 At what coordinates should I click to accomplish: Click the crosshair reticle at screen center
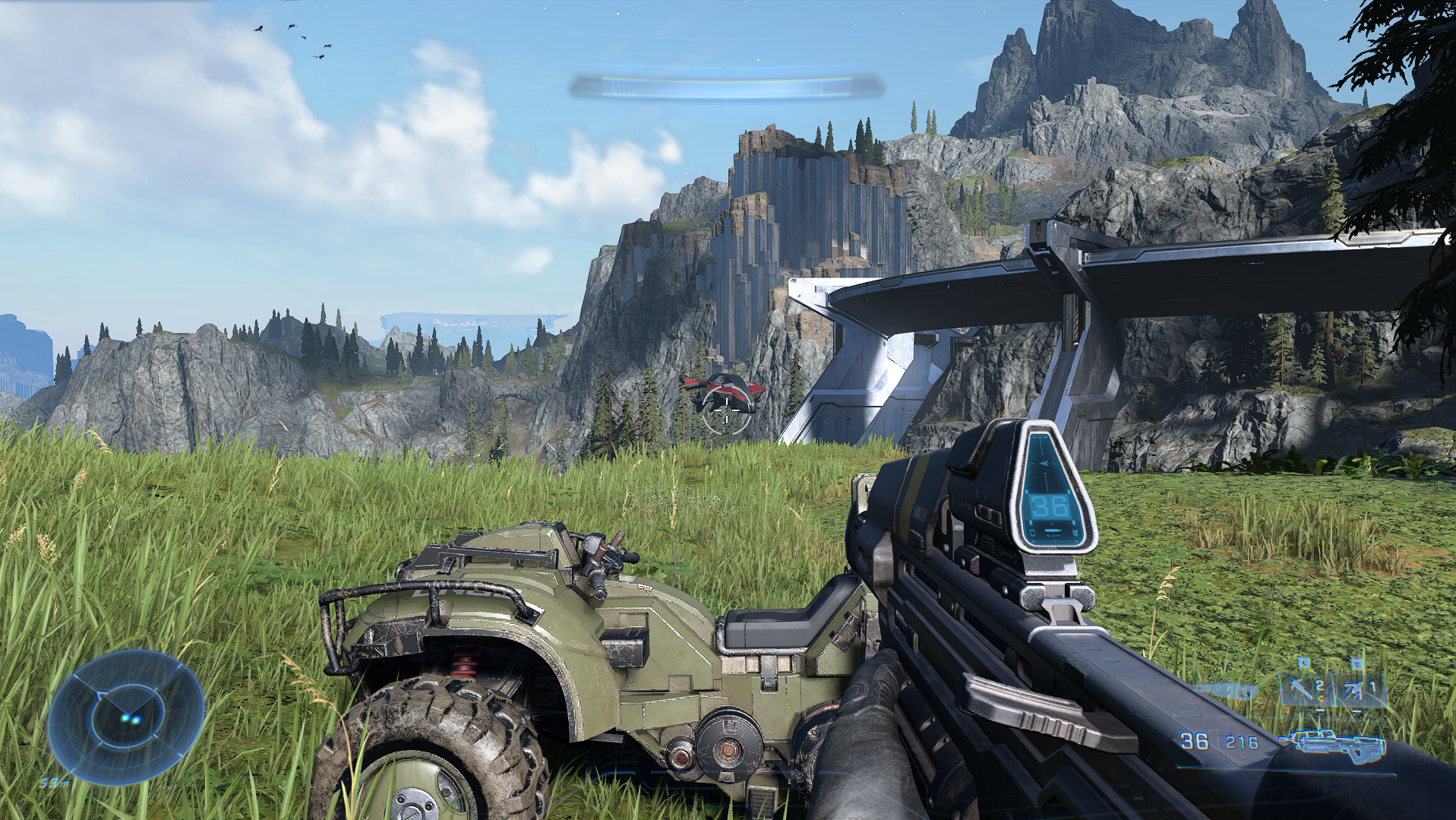(727, 410)
